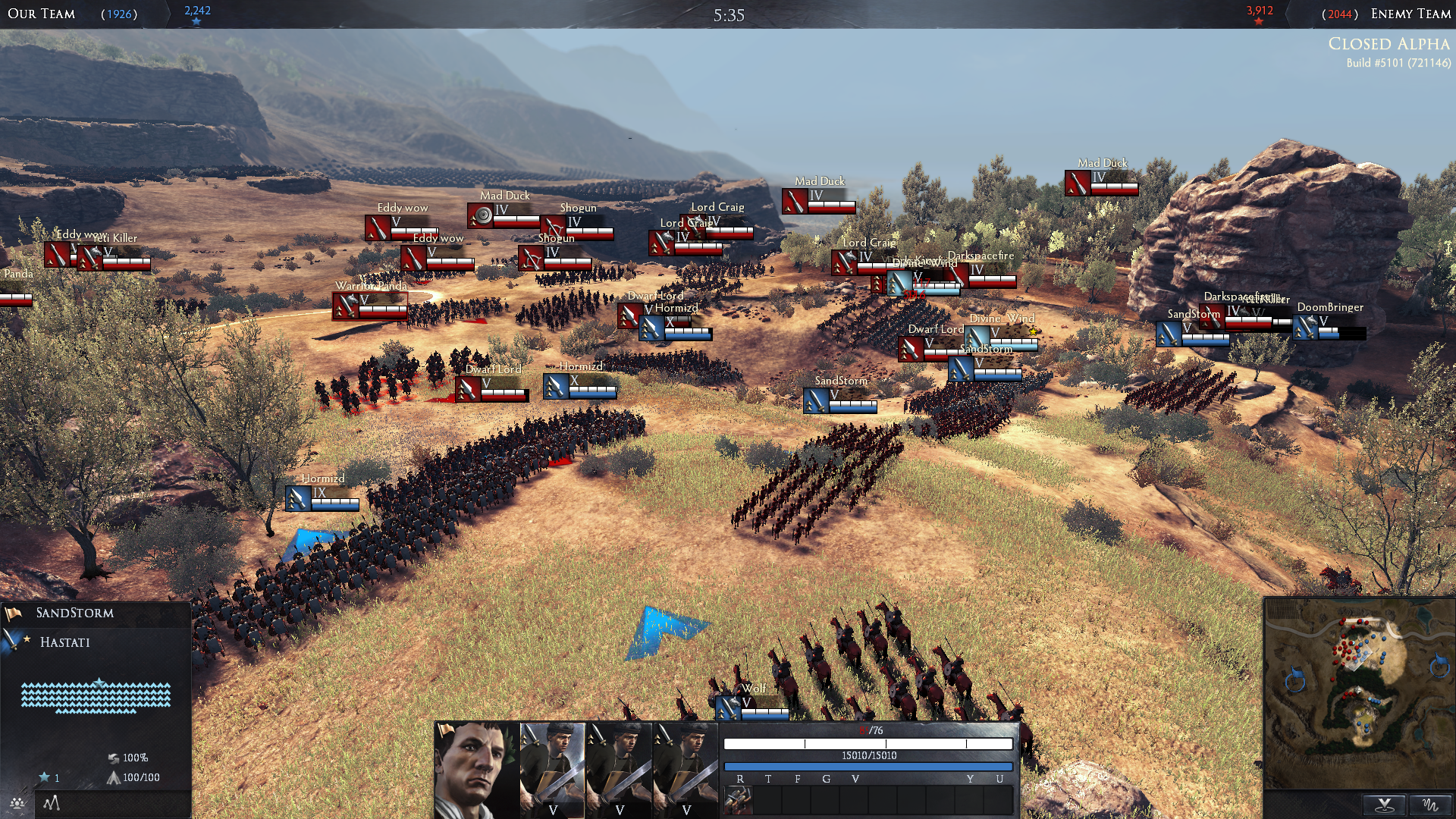Image resolution: width=1456 pixels, height=819 pixels.
Task: Click the zigzag path icon on the unit panel
Action: [x=52, y=804]
